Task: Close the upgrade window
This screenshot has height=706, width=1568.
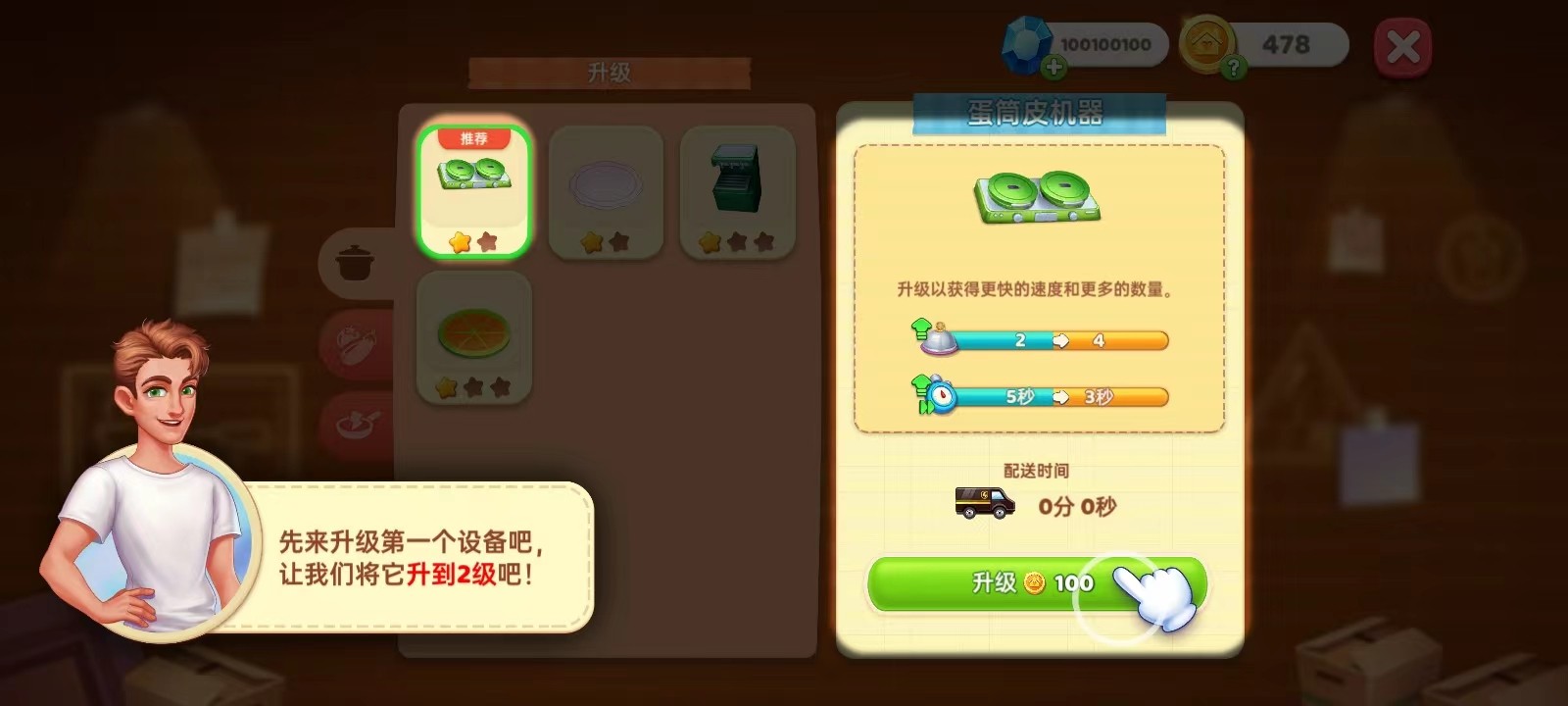Action: click(1402, 46)
